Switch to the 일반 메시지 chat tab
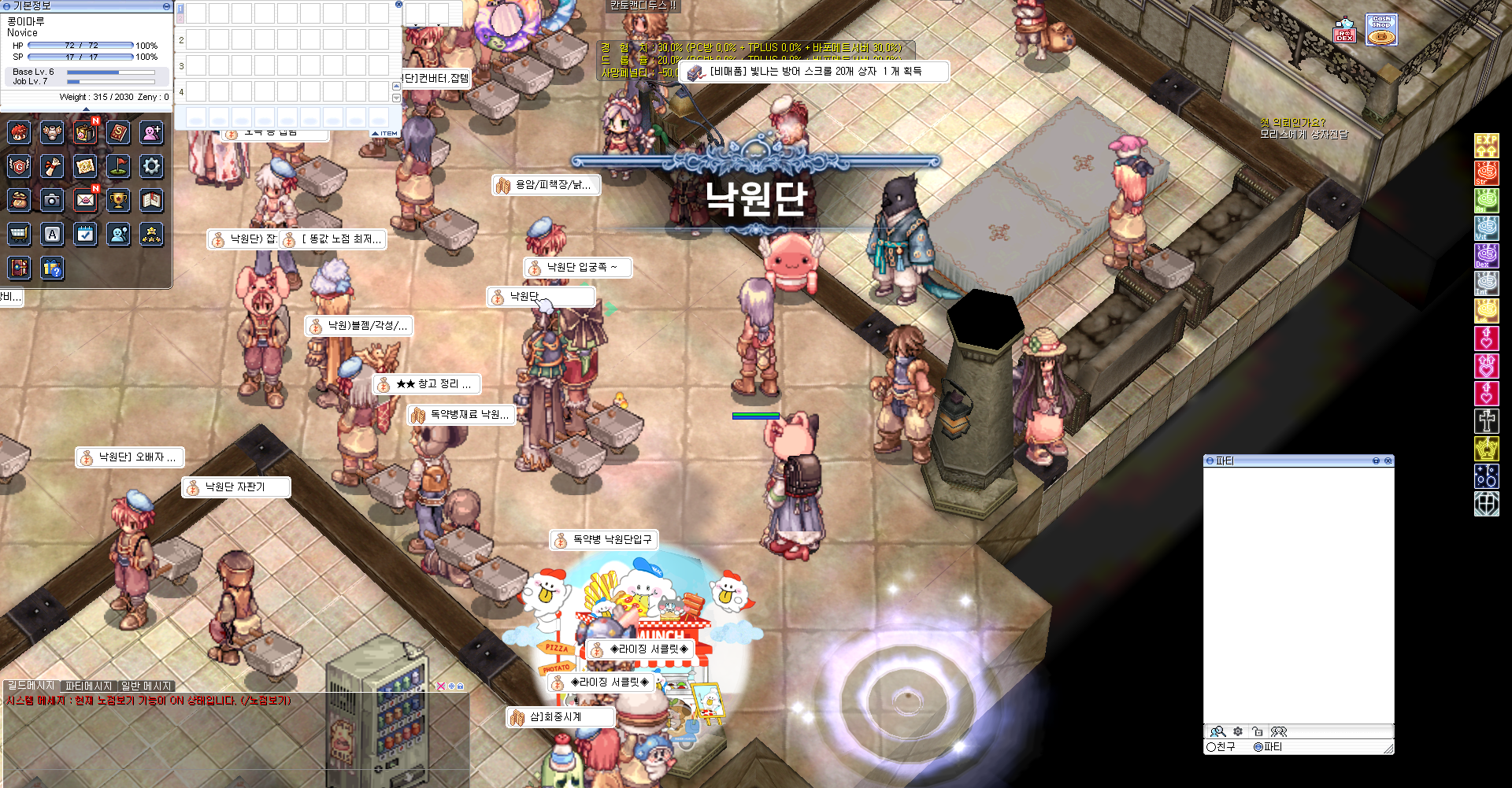 [x=146, y=685]
